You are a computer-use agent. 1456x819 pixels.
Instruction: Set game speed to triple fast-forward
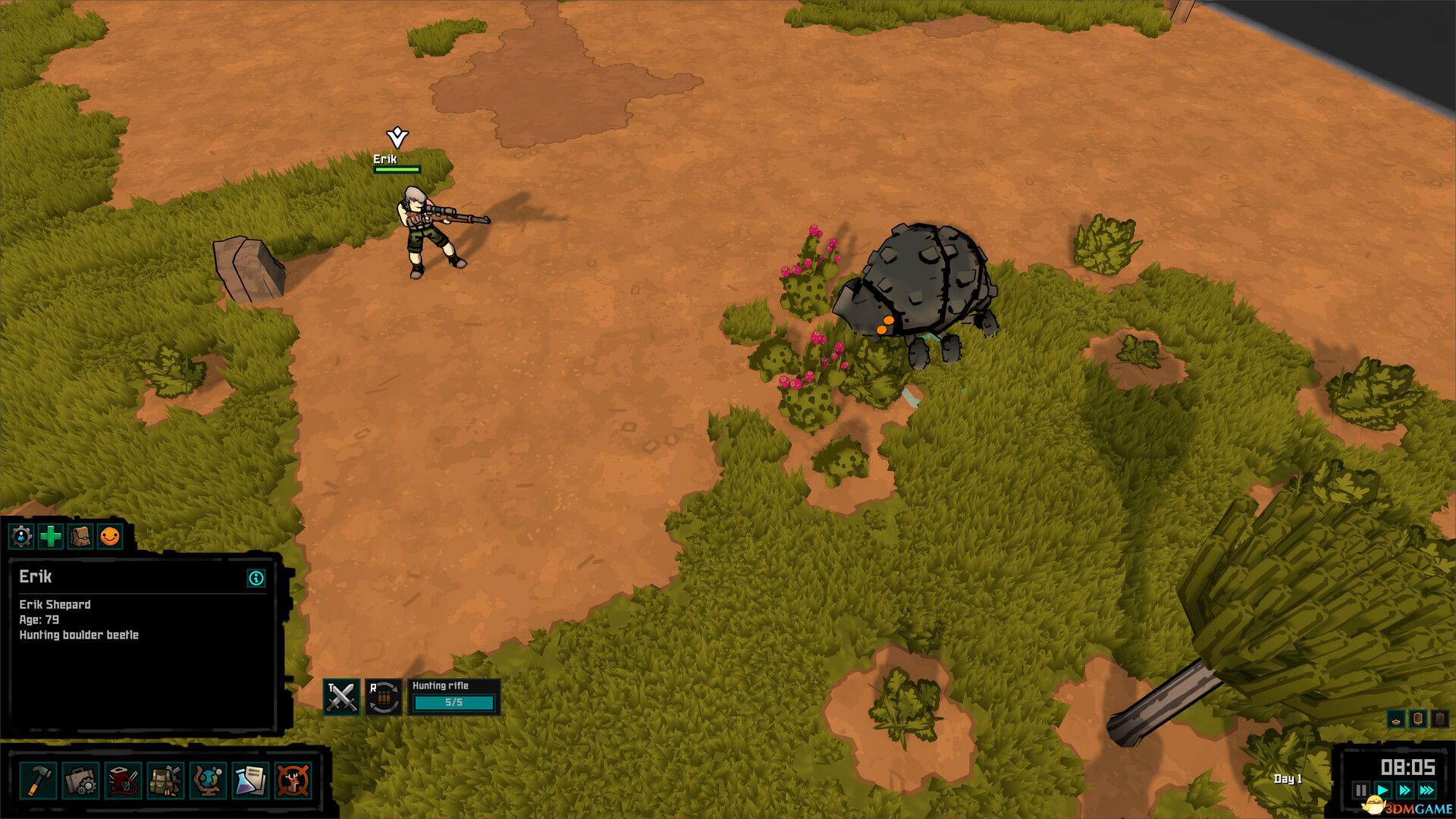pos(1426,791)
